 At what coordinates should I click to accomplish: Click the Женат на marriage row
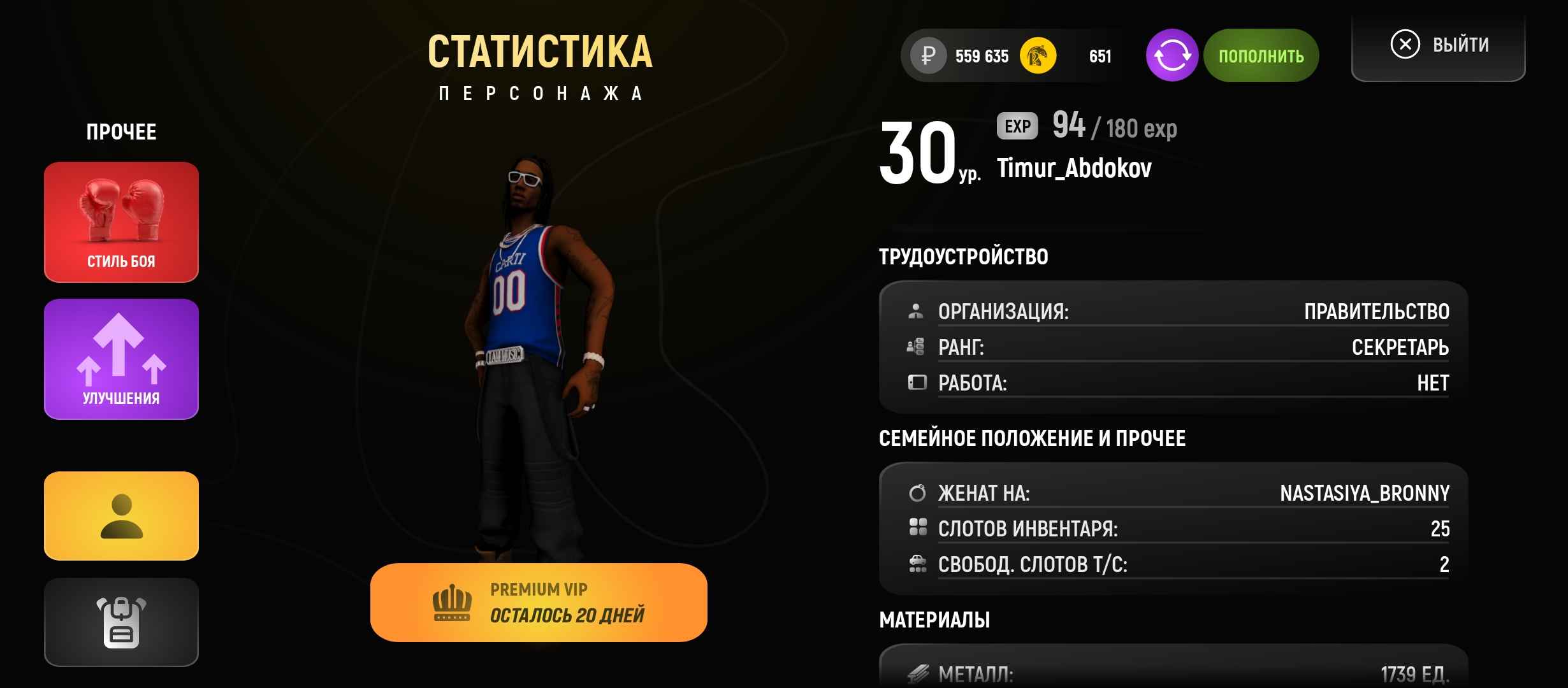coord(1177,493)
